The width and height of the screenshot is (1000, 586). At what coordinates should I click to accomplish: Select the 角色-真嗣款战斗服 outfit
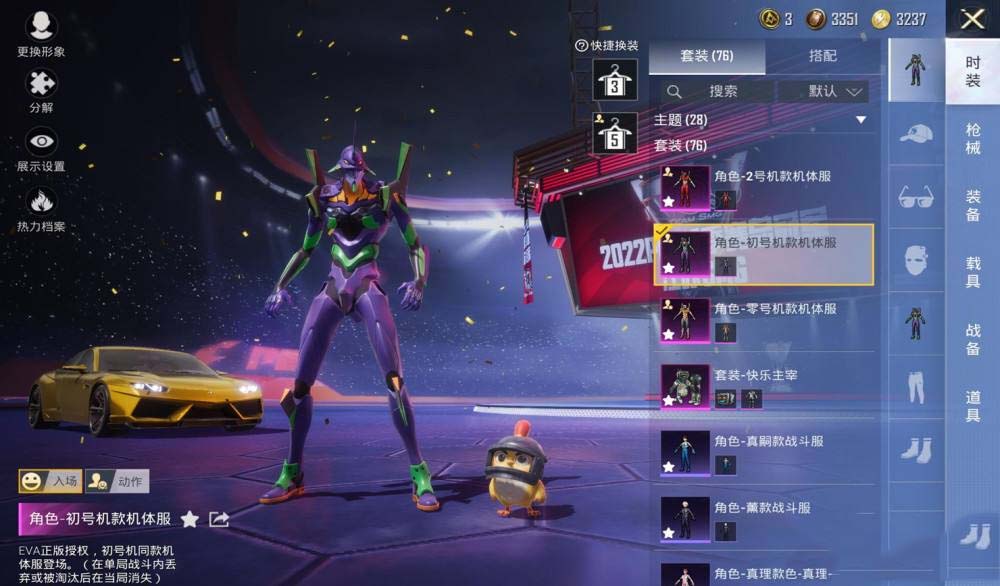(764, 452)
